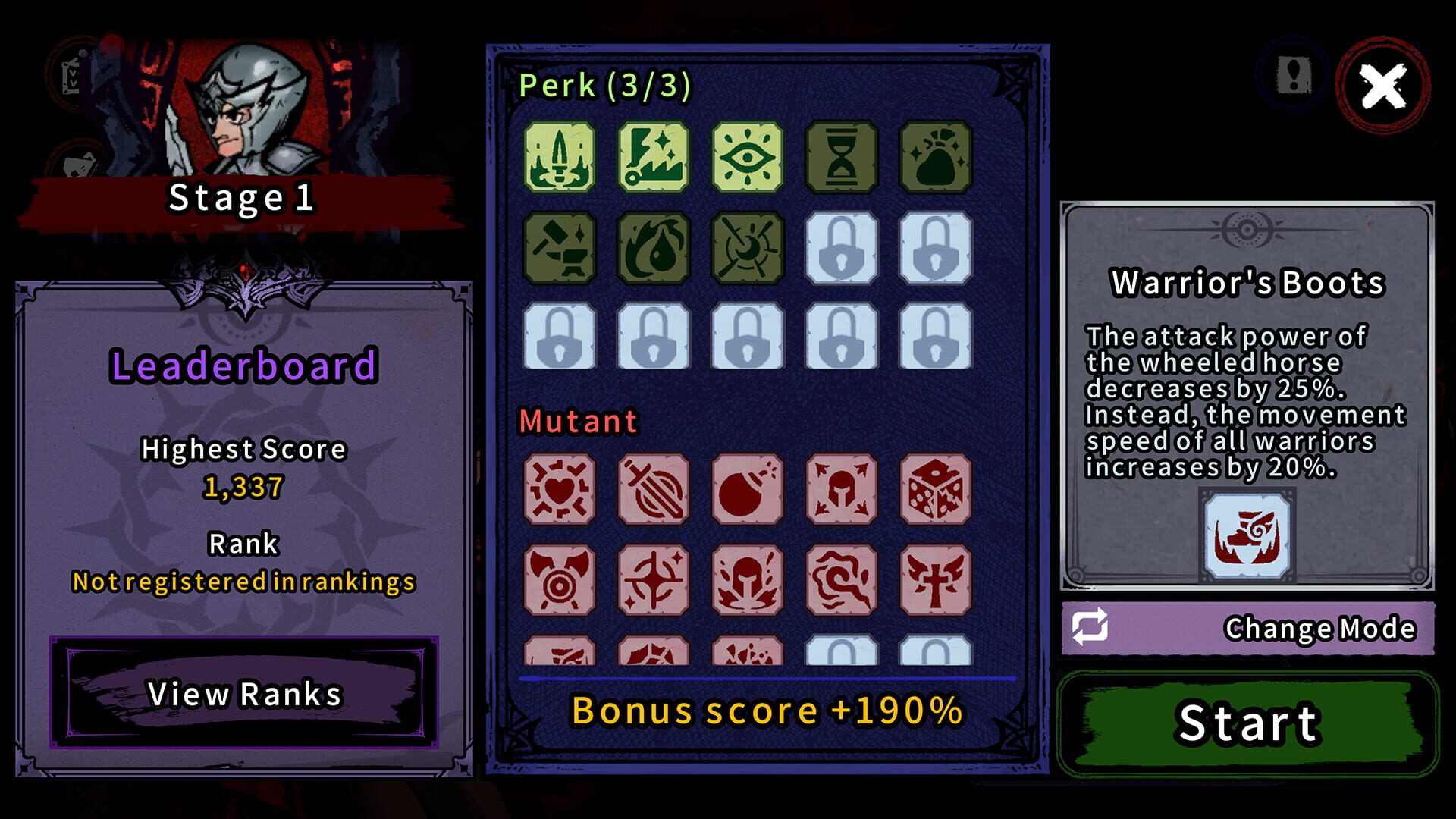1456x819 pixels.
Task: Select the dice mutant
Action: click(936, 489)
